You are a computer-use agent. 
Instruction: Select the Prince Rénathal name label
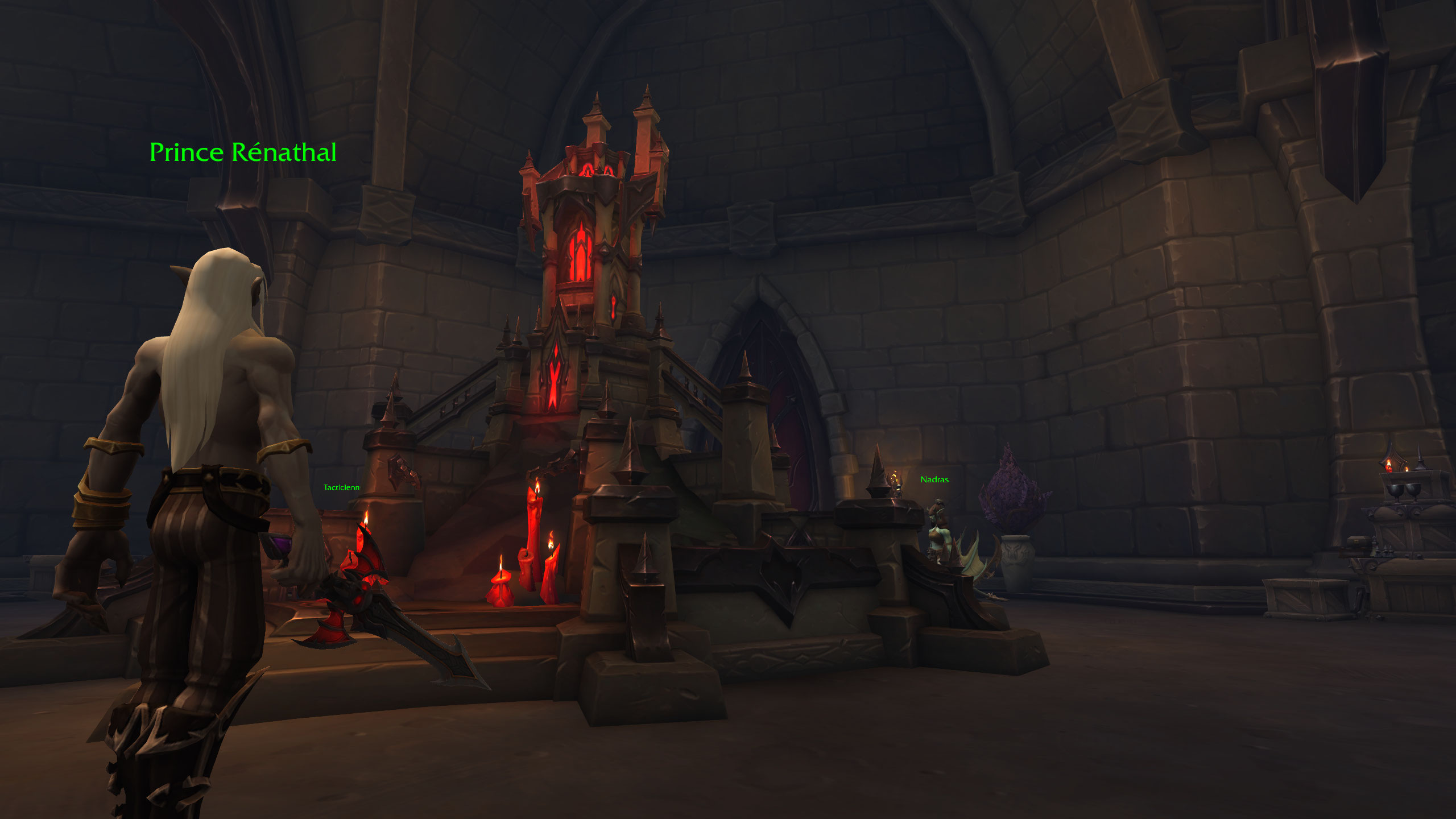(243, 152)
